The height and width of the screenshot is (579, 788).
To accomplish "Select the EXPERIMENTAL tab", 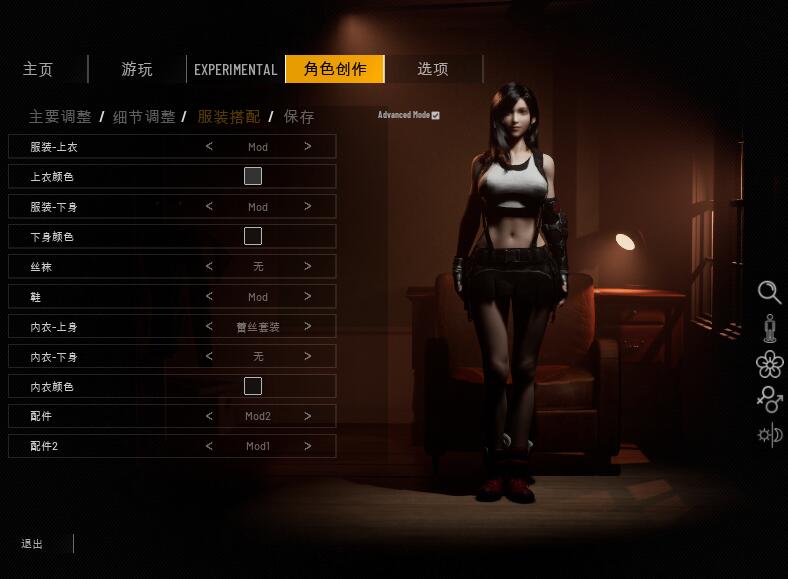I will point(235,69).
